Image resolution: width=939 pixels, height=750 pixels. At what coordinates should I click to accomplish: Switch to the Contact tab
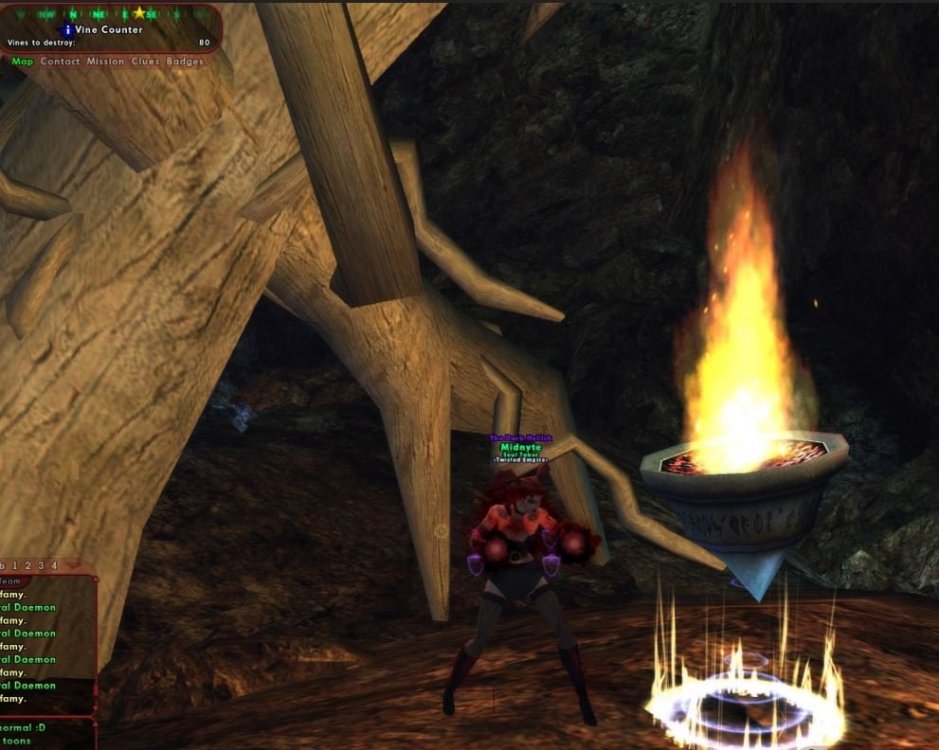pos(60,62)
